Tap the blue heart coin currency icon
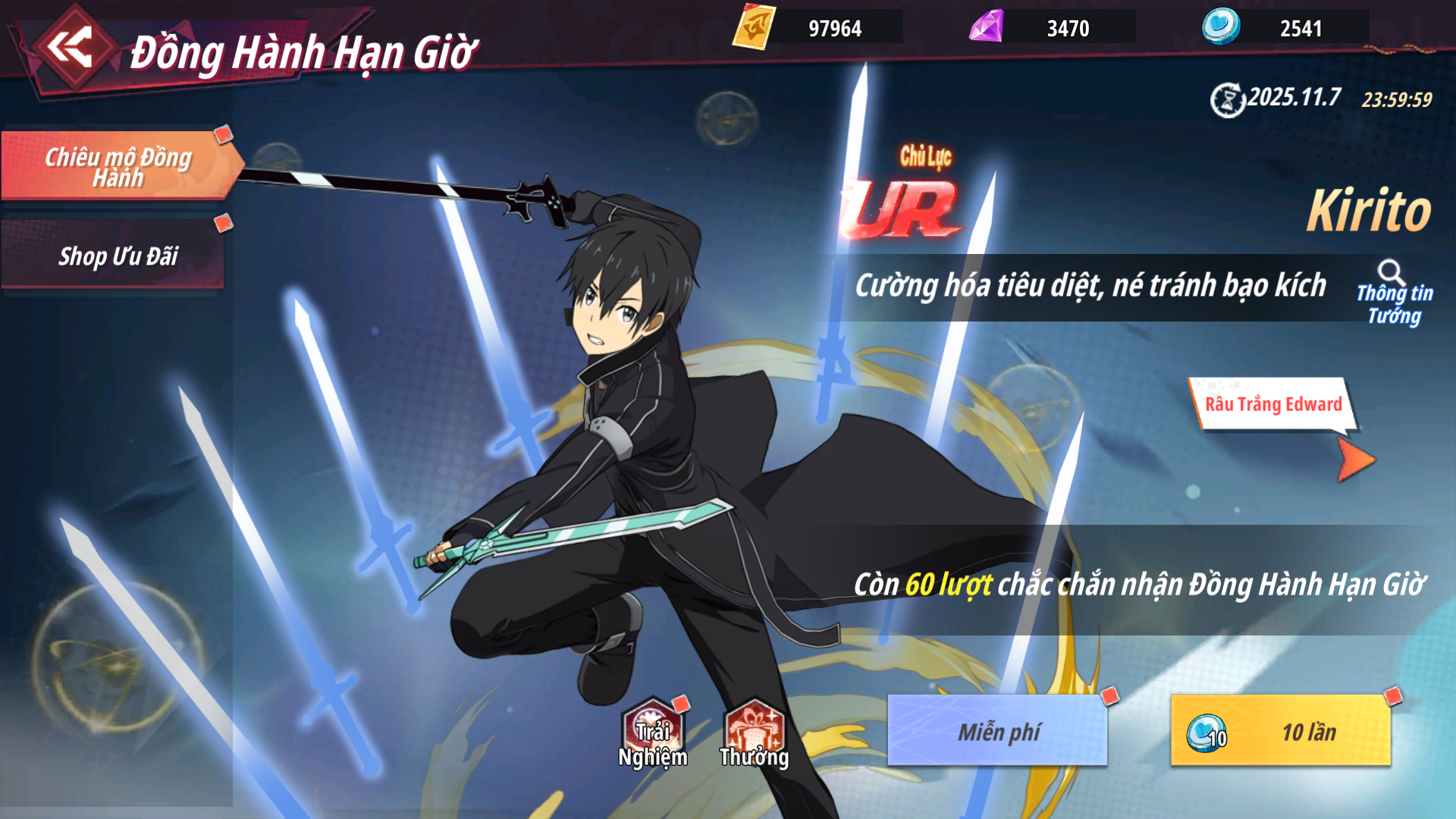 point(1221,27)
